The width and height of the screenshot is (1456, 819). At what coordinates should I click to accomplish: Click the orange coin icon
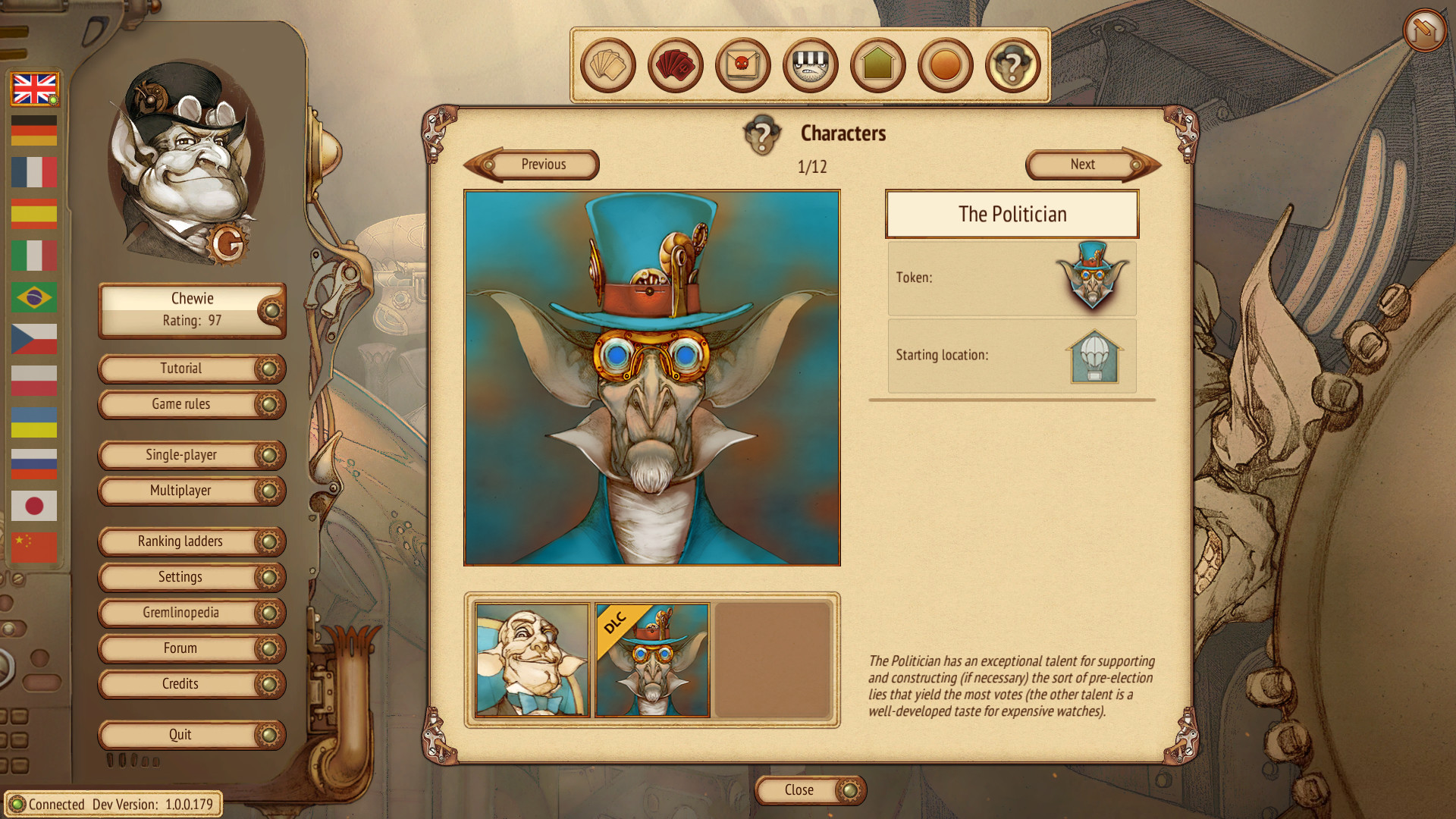click(x=944, y=65)
